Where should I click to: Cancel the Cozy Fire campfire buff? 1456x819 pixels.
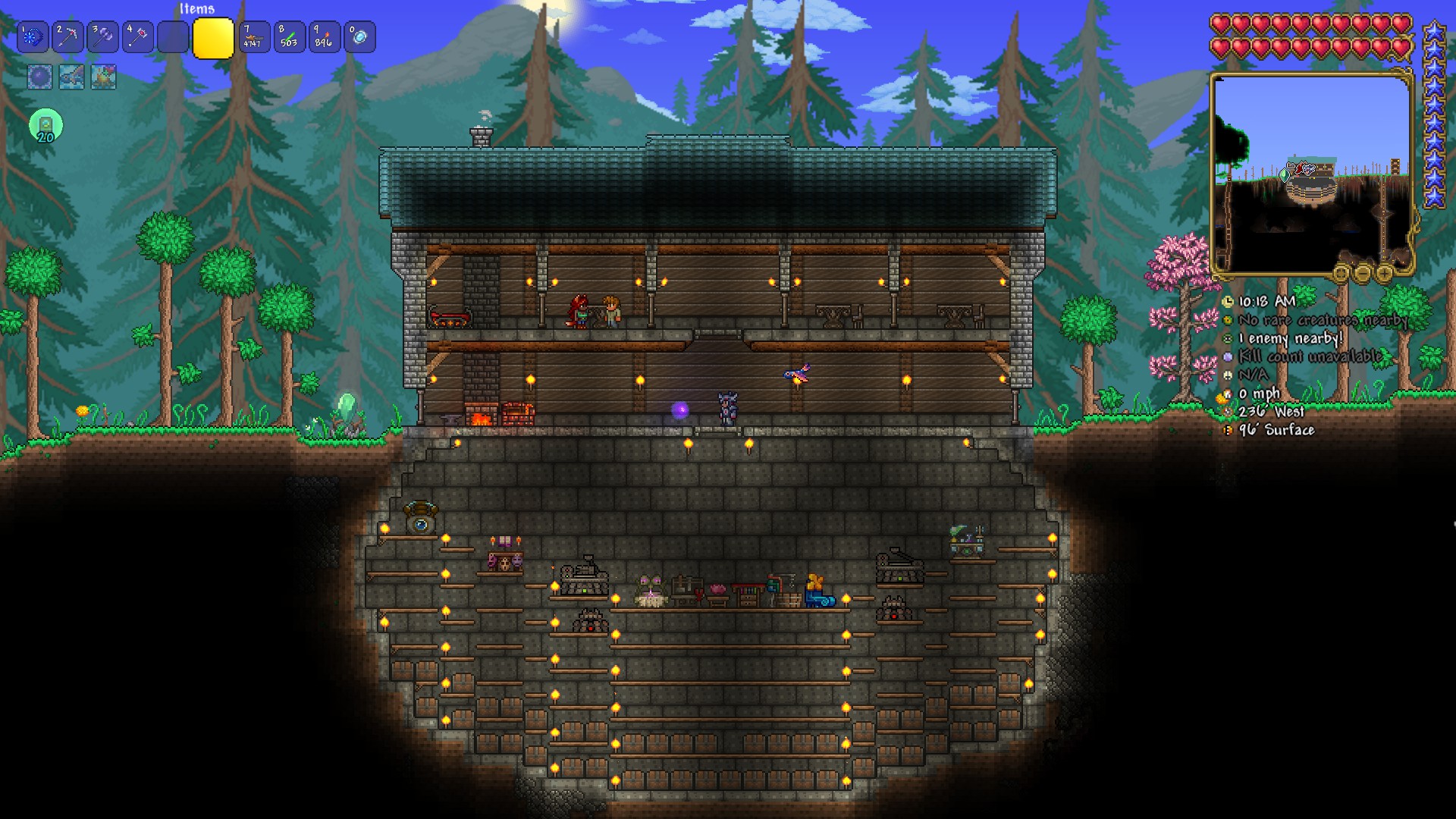[x=103, y=77]
